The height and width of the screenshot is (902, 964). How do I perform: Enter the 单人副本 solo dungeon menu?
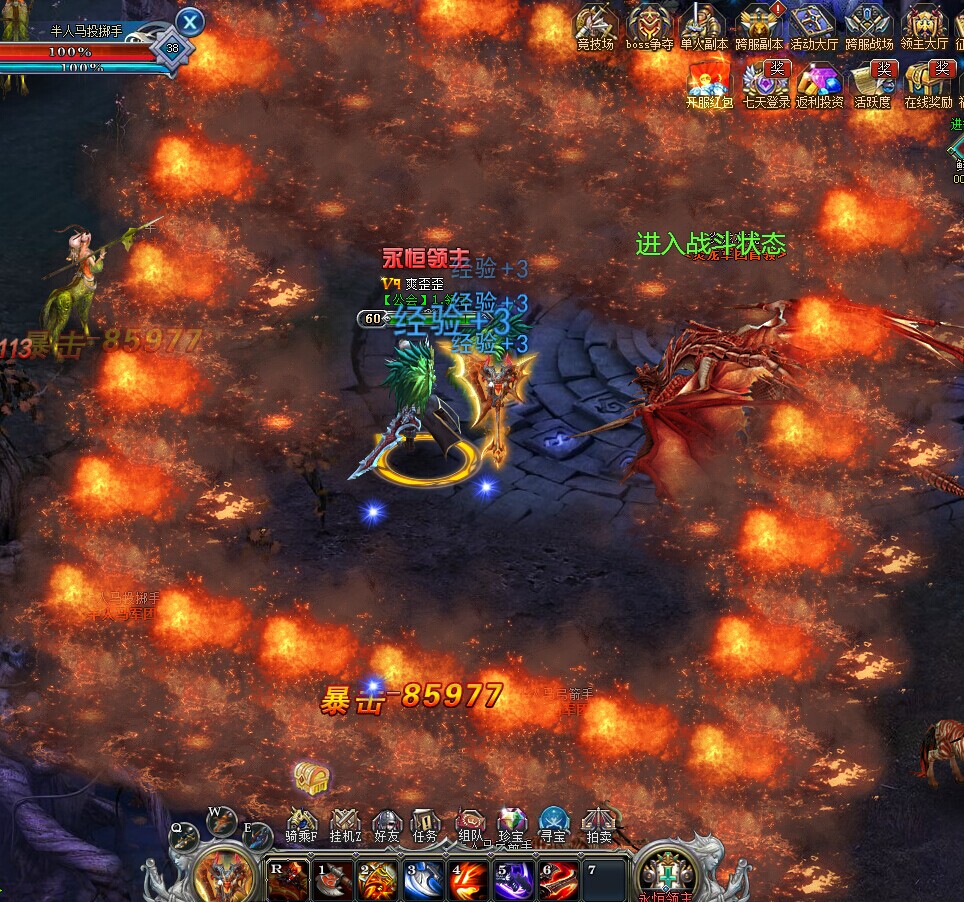(x=703, y=26)
